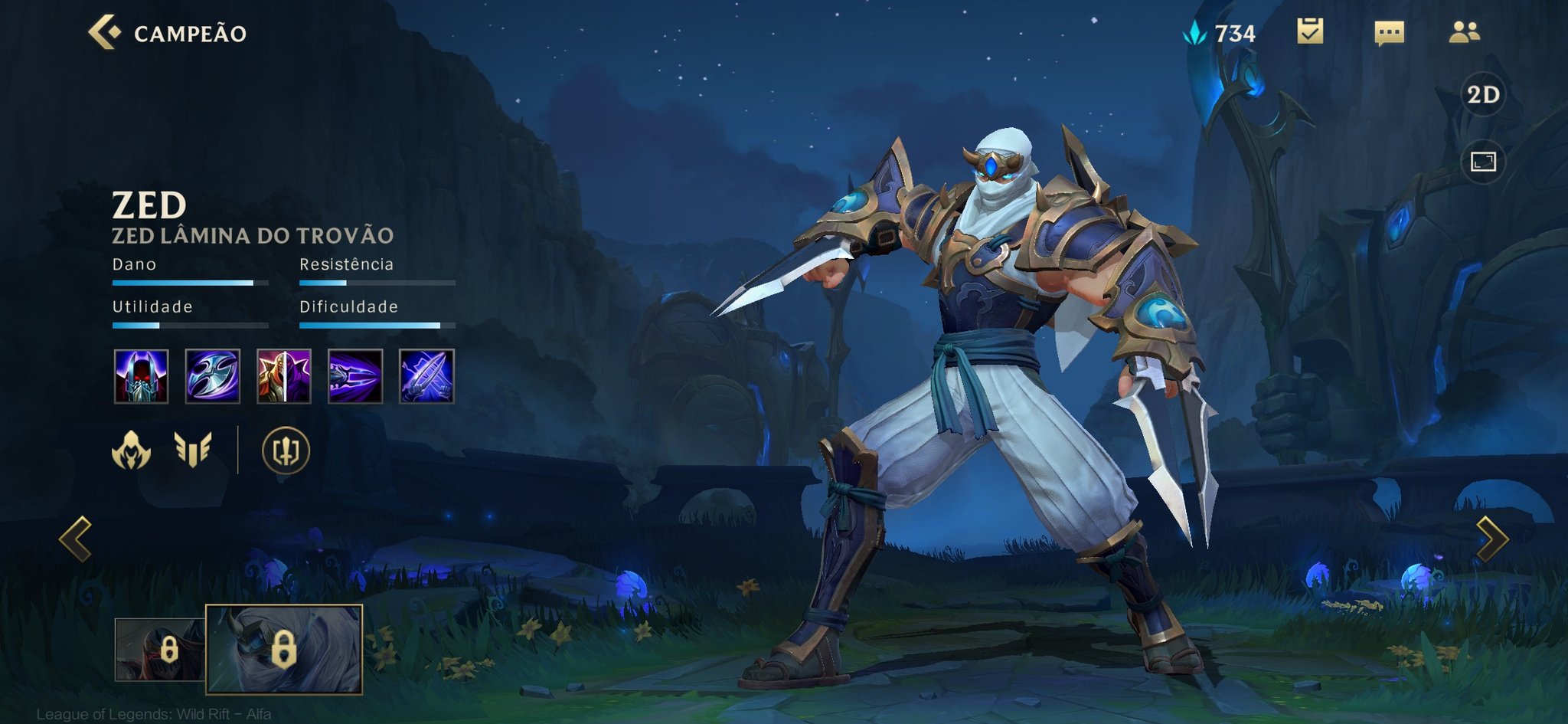Select the Razor Shuriken ability icon

[213, 376]
